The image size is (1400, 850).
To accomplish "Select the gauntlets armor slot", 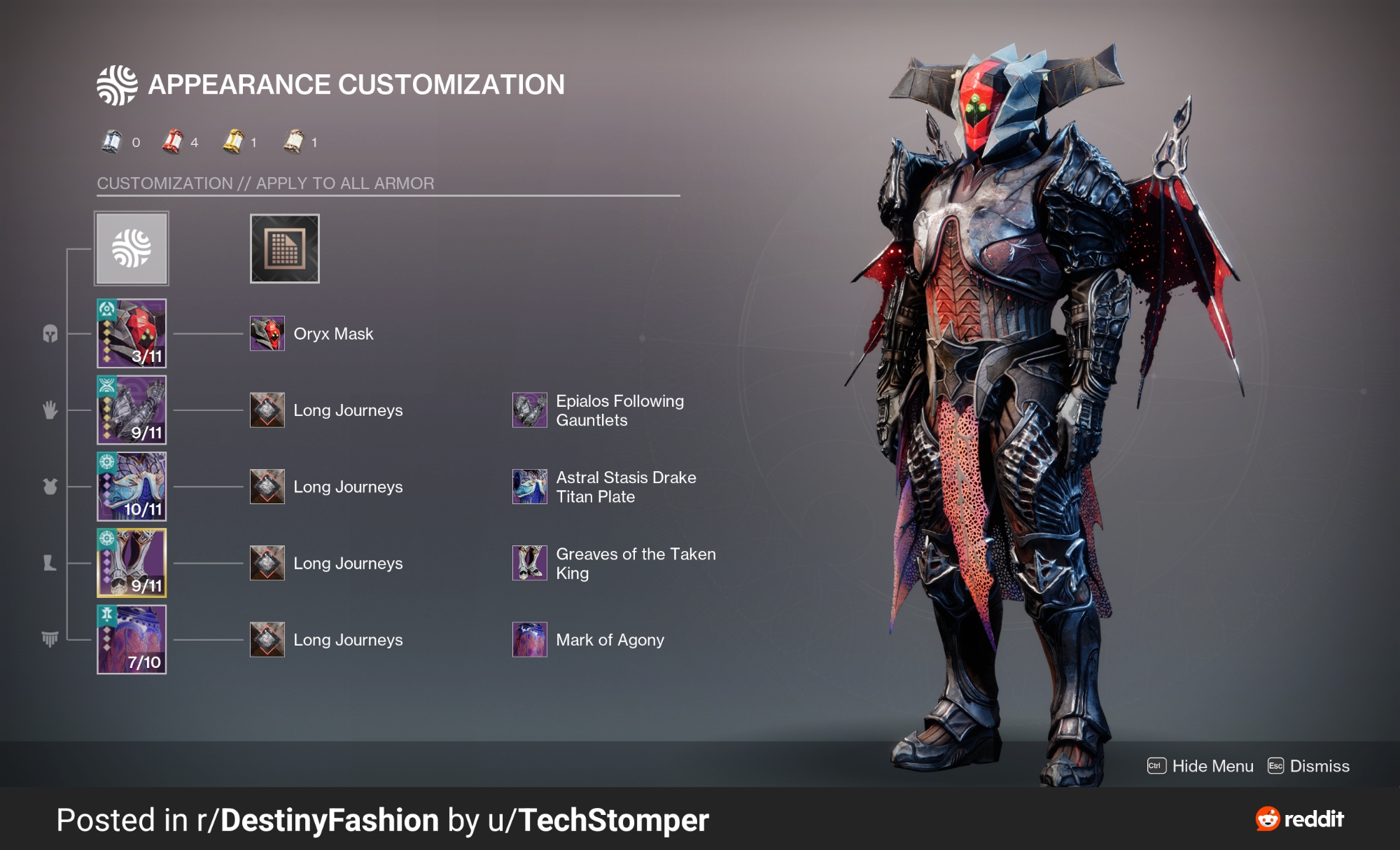I will coord(132,410).
